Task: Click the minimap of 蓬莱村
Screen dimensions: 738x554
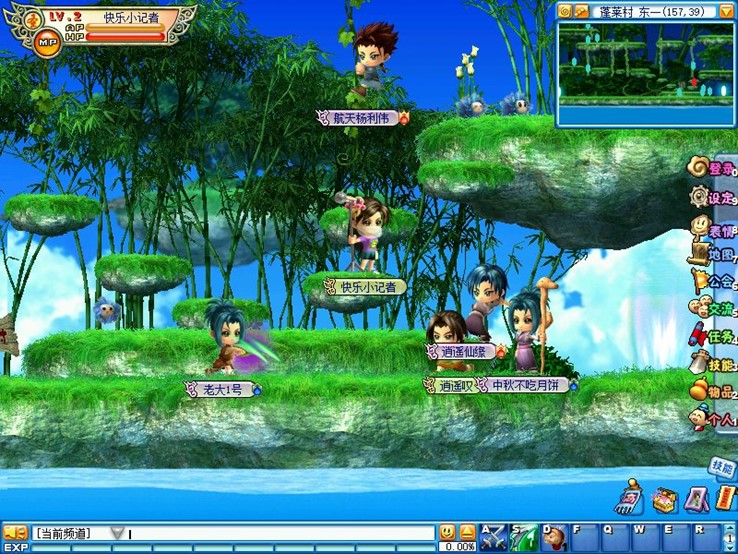Action: tap(644, 72)
